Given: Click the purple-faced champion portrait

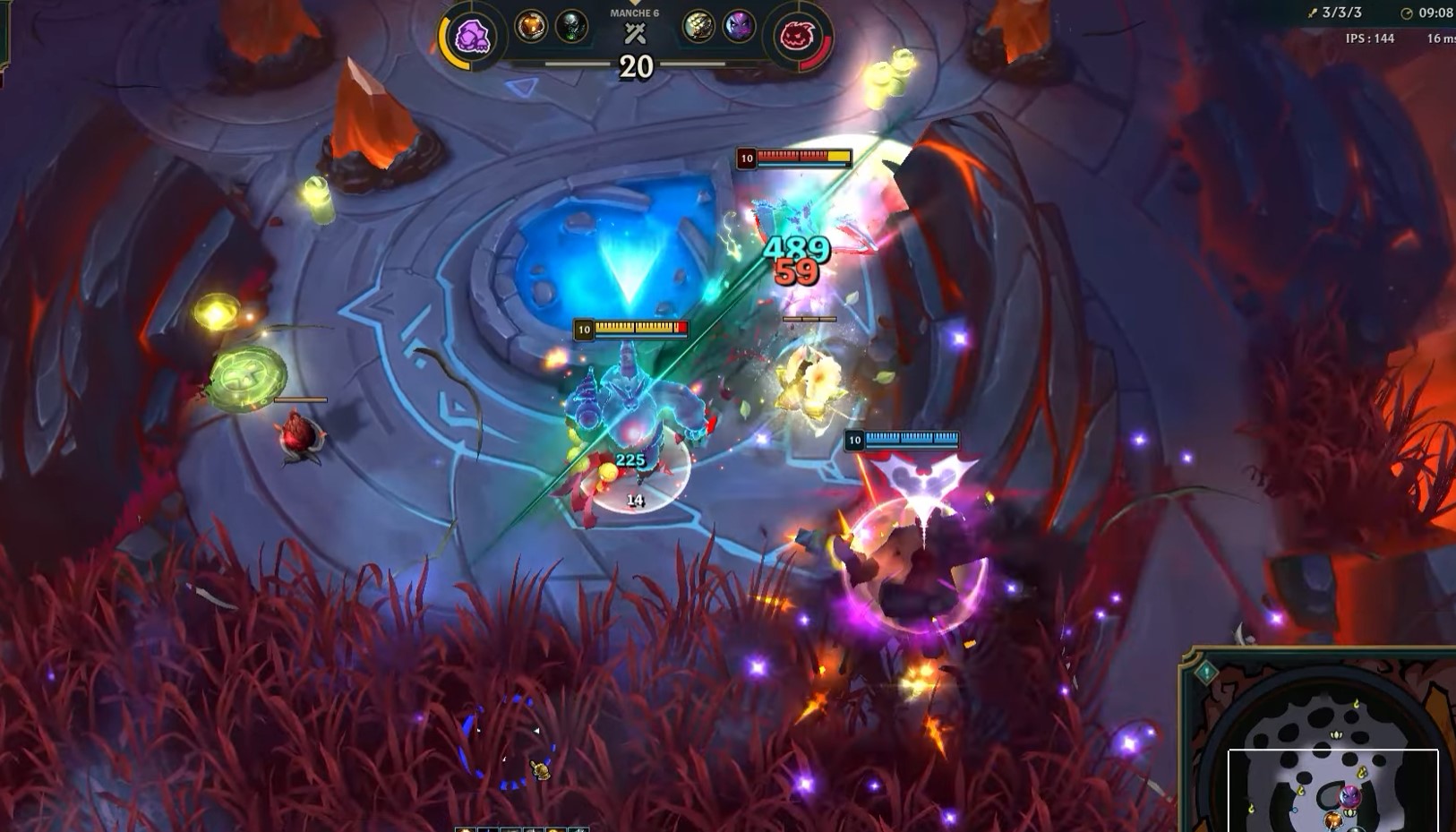Looking at the screenshot, I should (739, 27).
